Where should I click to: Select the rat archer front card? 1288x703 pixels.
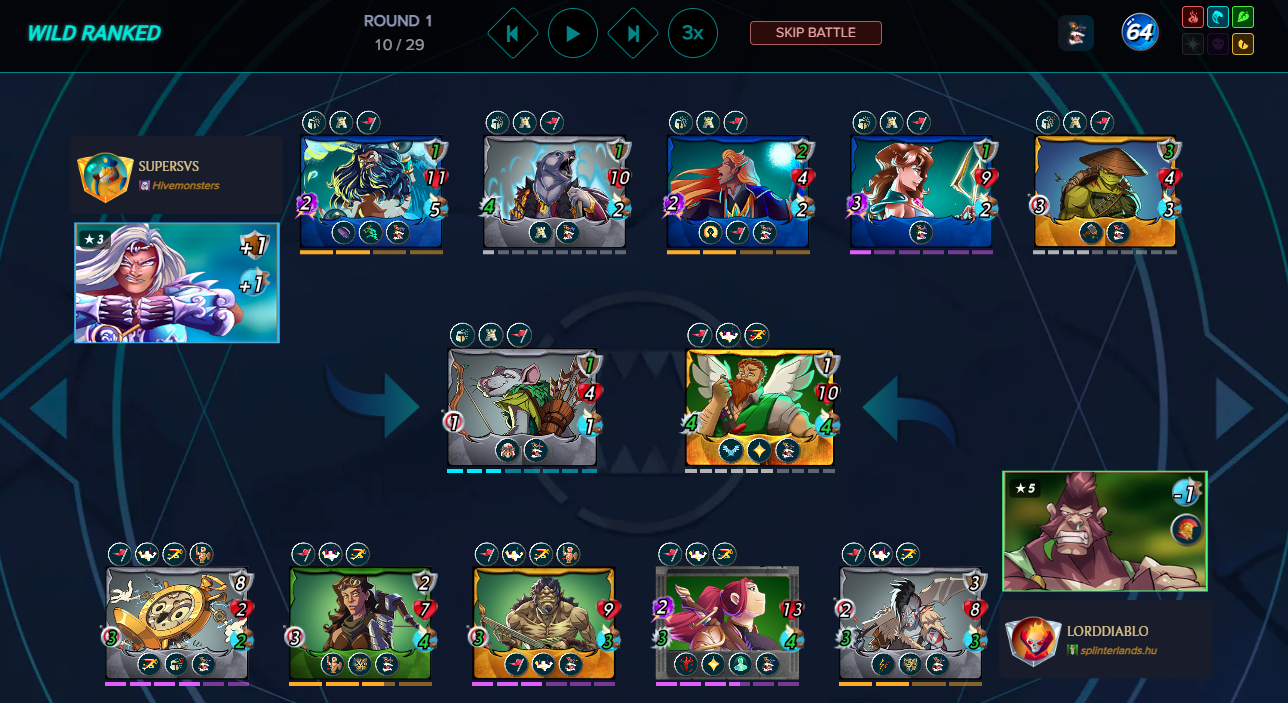pyautogui.click(x=522, y=407)
